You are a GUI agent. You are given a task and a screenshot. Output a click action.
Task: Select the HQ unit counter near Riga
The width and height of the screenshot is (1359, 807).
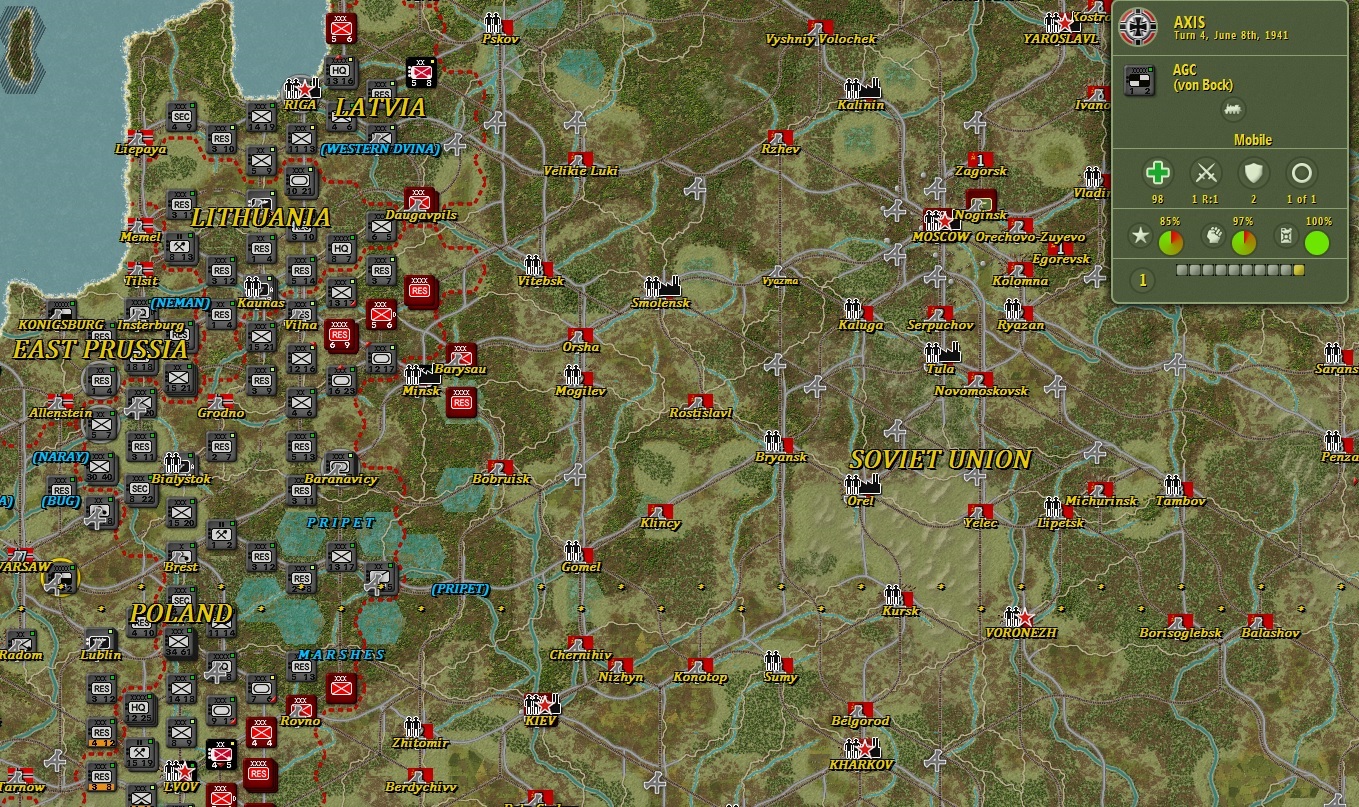(340, 72)
